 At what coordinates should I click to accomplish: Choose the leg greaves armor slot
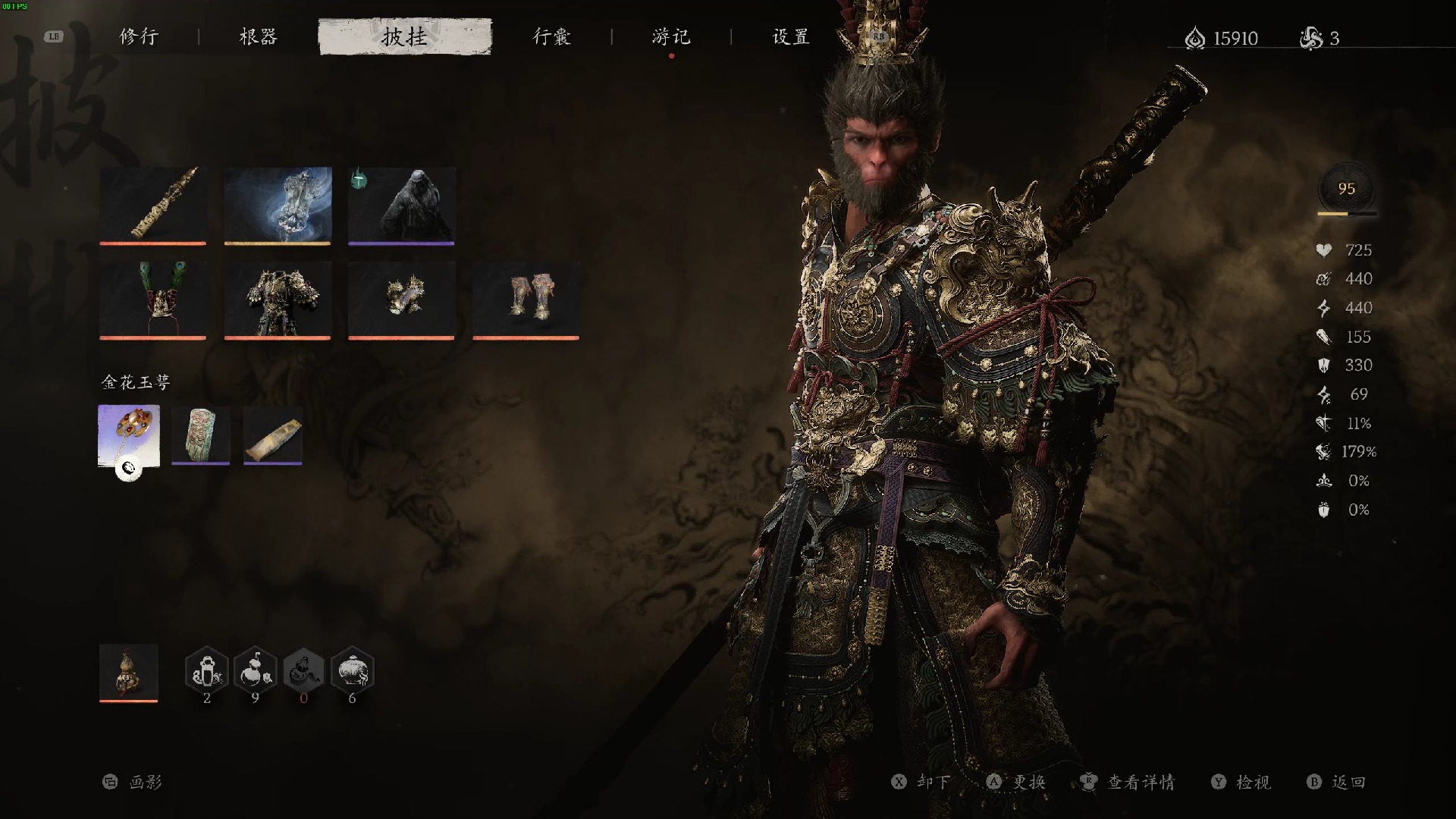[x=526, y=299]
